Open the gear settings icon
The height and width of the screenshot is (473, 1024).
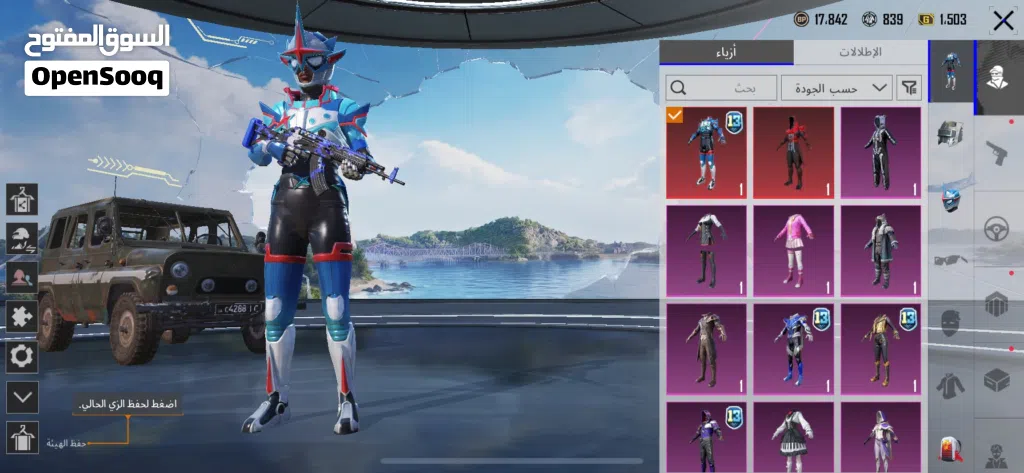[x=22, y=357]
